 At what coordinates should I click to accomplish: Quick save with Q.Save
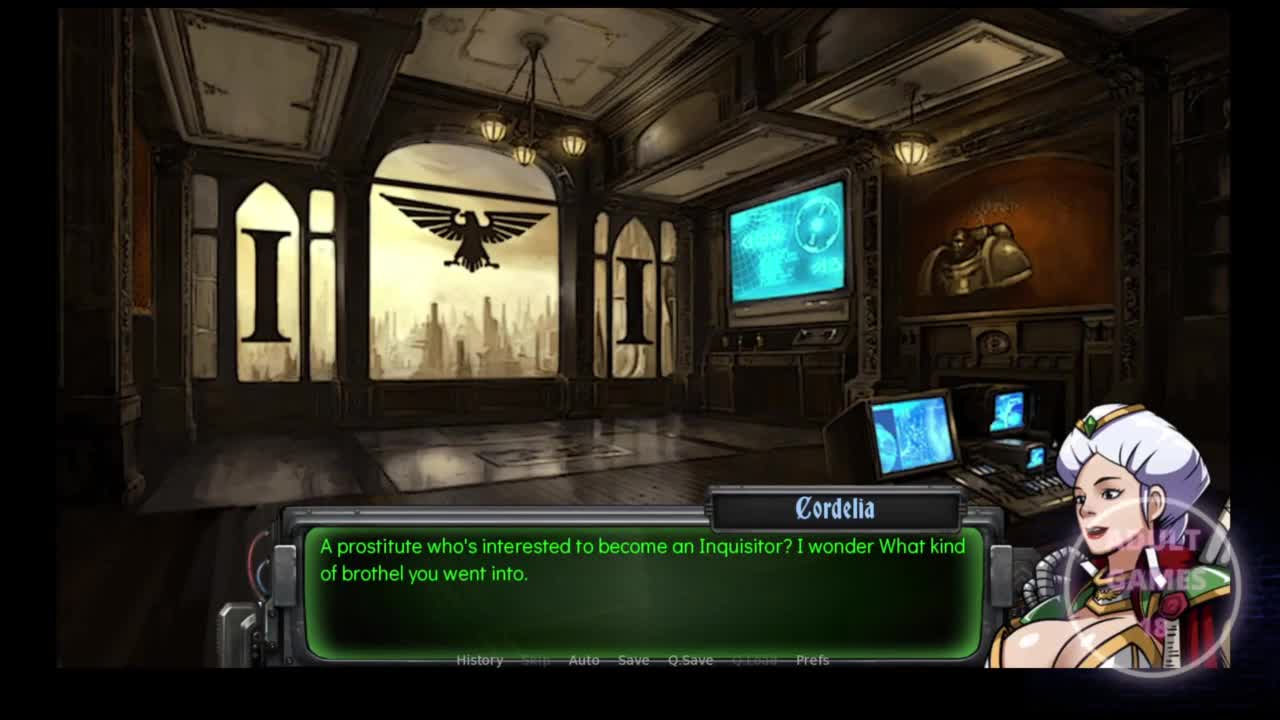pos(690,660)
